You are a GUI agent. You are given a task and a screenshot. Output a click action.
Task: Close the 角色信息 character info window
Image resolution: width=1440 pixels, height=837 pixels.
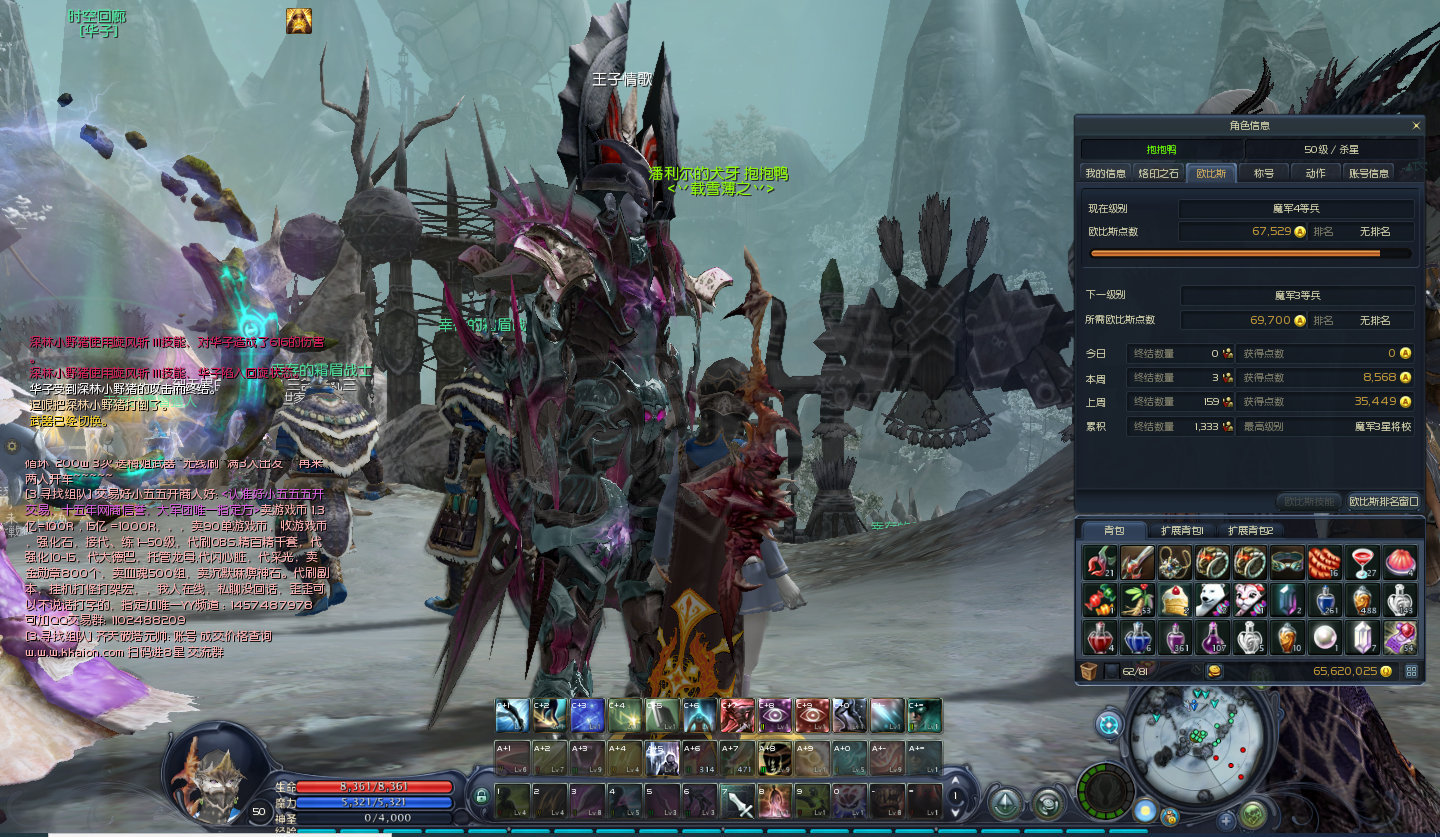pos(1415,126)
